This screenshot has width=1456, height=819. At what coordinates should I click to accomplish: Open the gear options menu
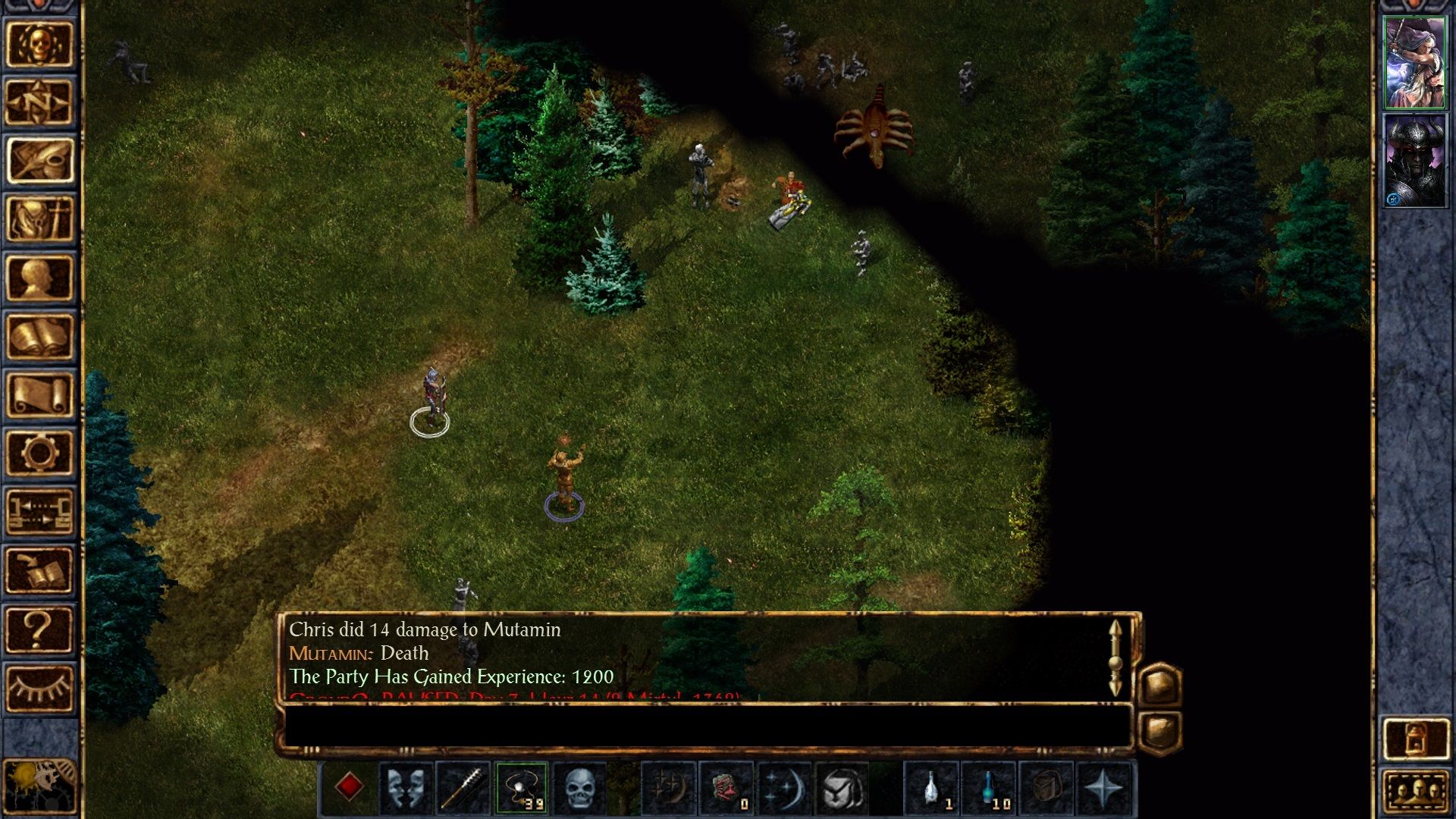(x=39, y=453)
